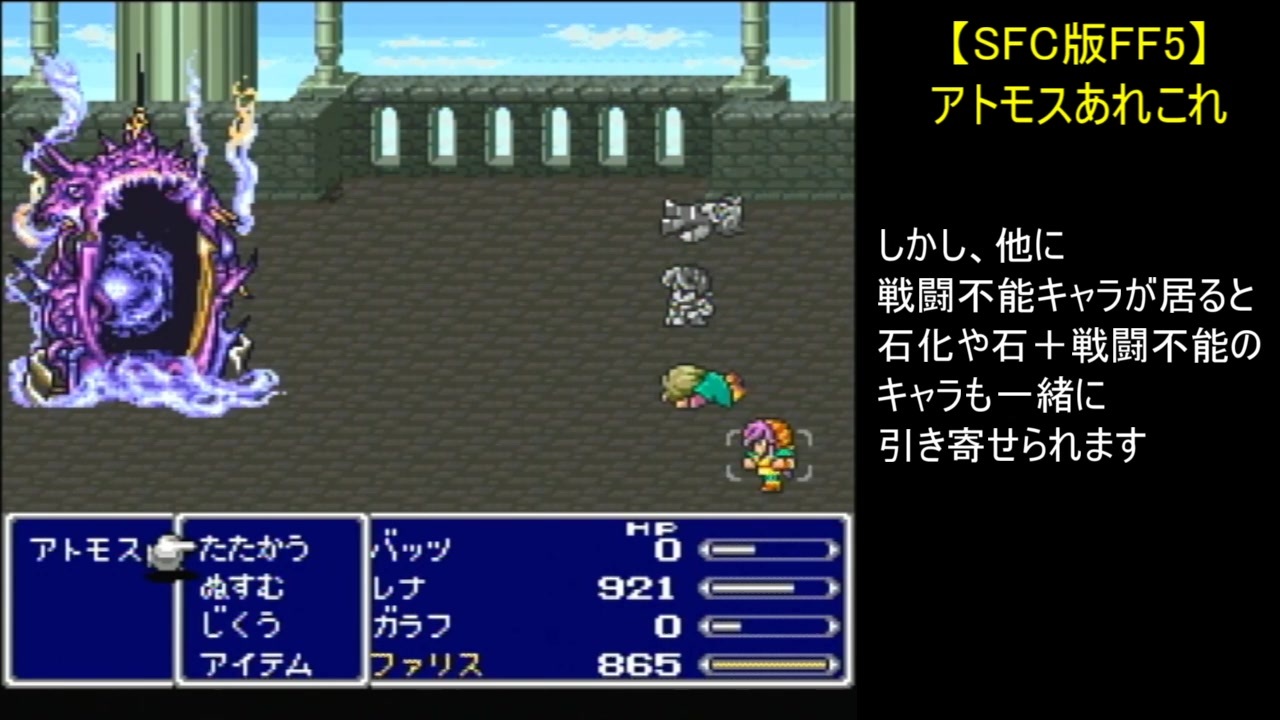The height and width of the screenshot is (720, 1280).
Task: Click the hand cursor pointer icon
Action: pyautogui.click(x=165, y=553)
